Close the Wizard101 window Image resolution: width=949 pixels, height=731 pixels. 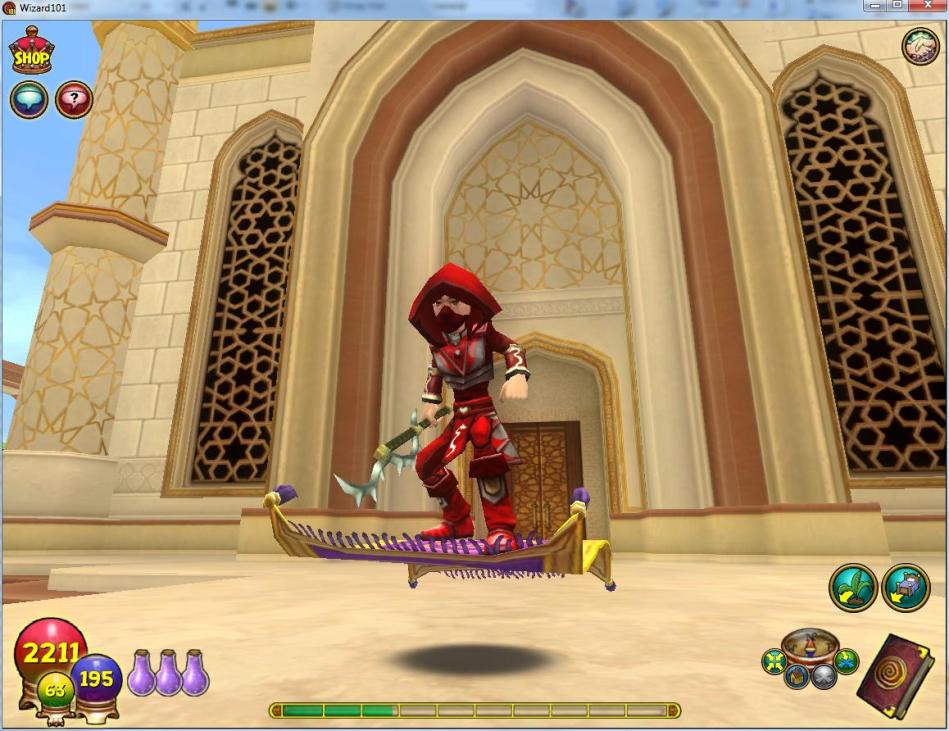(x=927, y=6)
